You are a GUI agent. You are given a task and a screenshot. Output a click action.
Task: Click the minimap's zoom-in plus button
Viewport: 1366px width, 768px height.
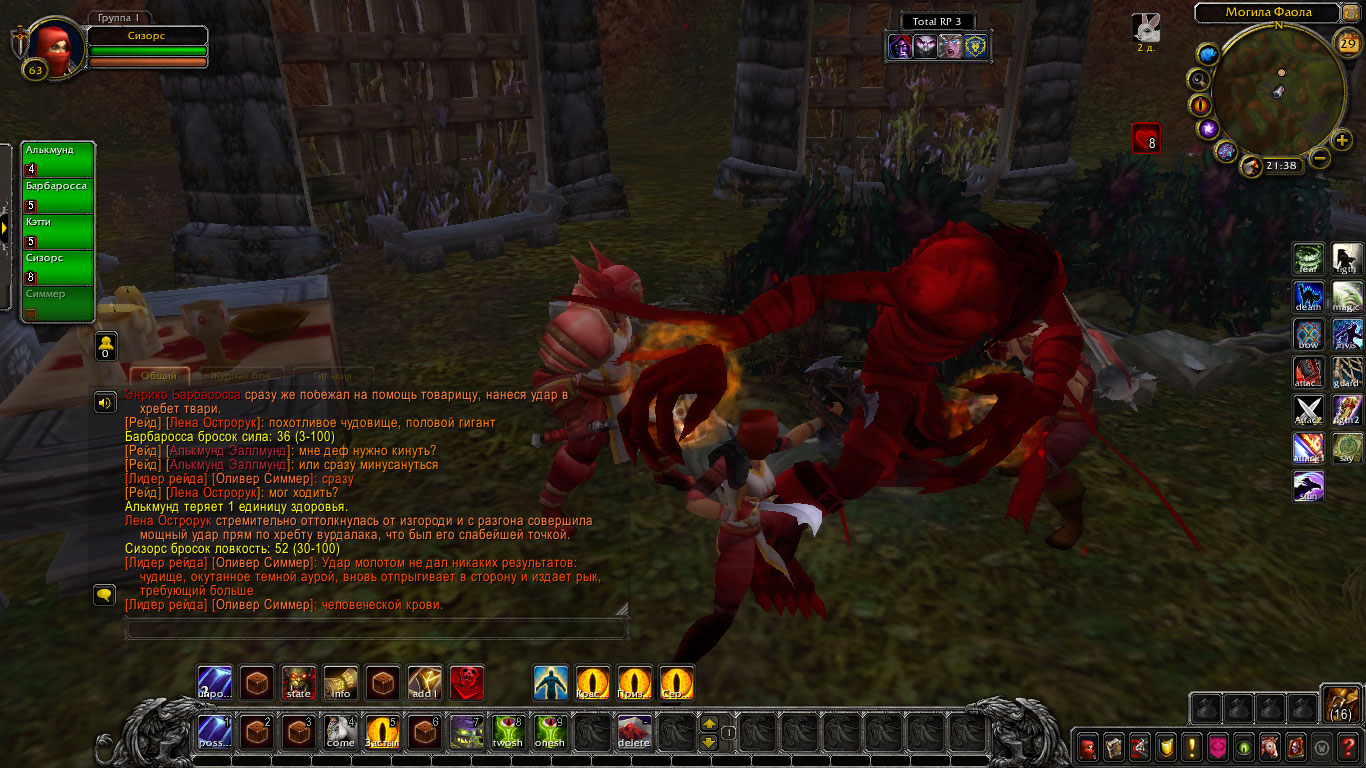click(x=1342, y=141)
